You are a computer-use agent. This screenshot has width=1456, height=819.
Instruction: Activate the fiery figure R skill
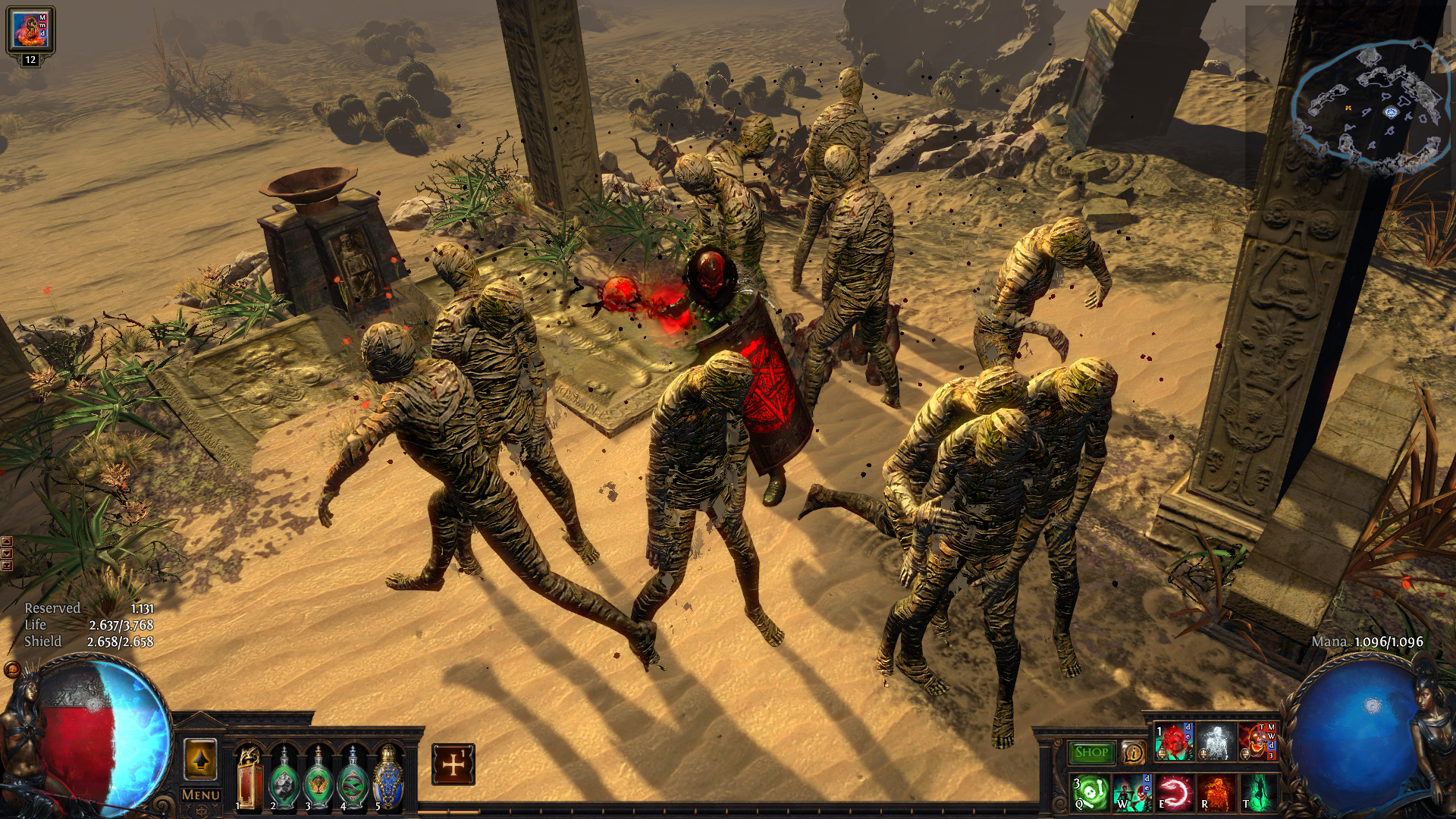click(x=1216, y=792)
